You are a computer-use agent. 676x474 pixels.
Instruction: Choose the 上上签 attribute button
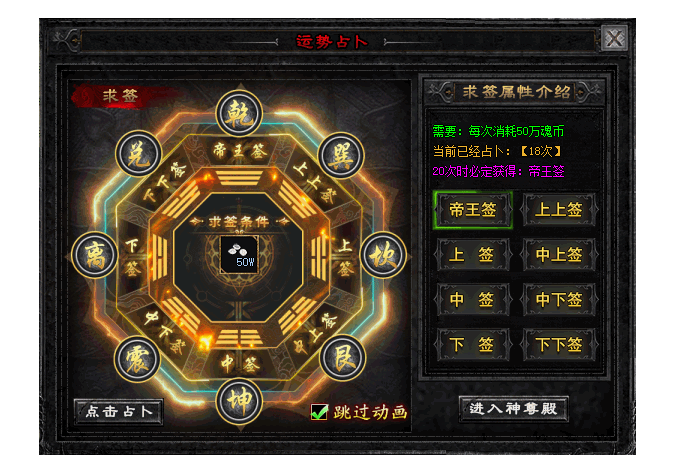point(560,210)
